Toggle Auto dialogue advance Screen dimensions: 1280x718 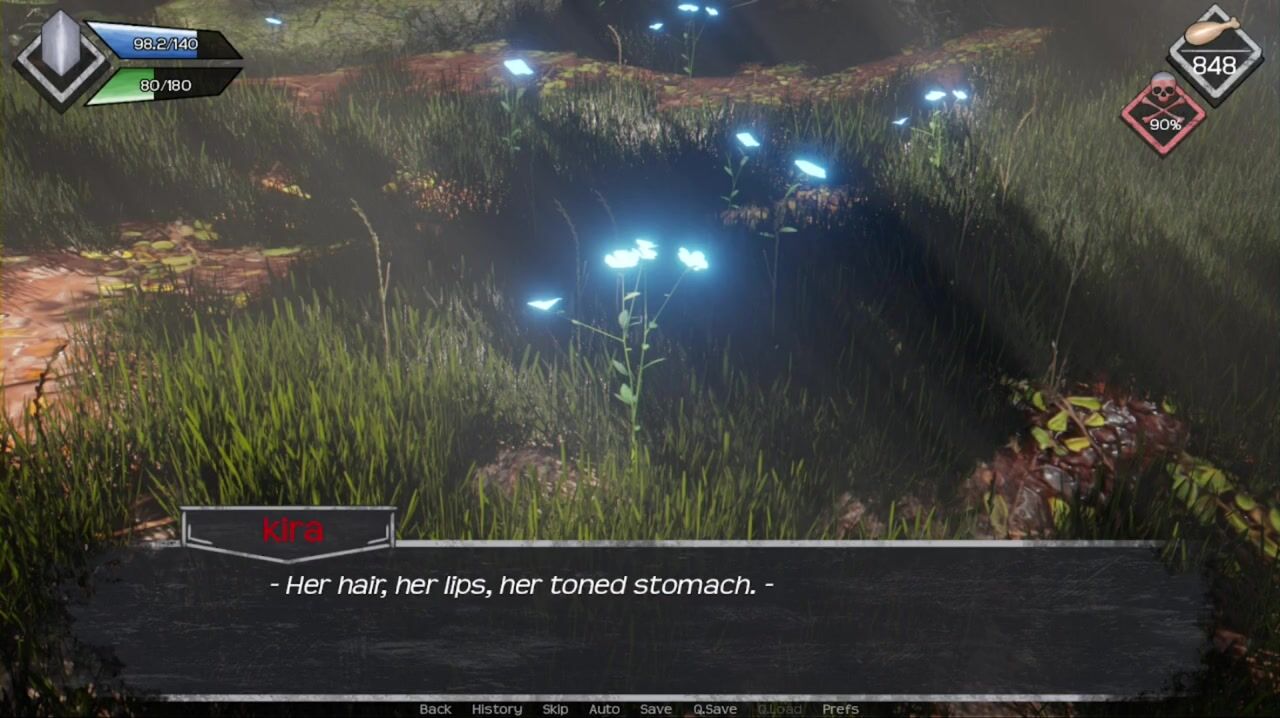tap(604, 709)
